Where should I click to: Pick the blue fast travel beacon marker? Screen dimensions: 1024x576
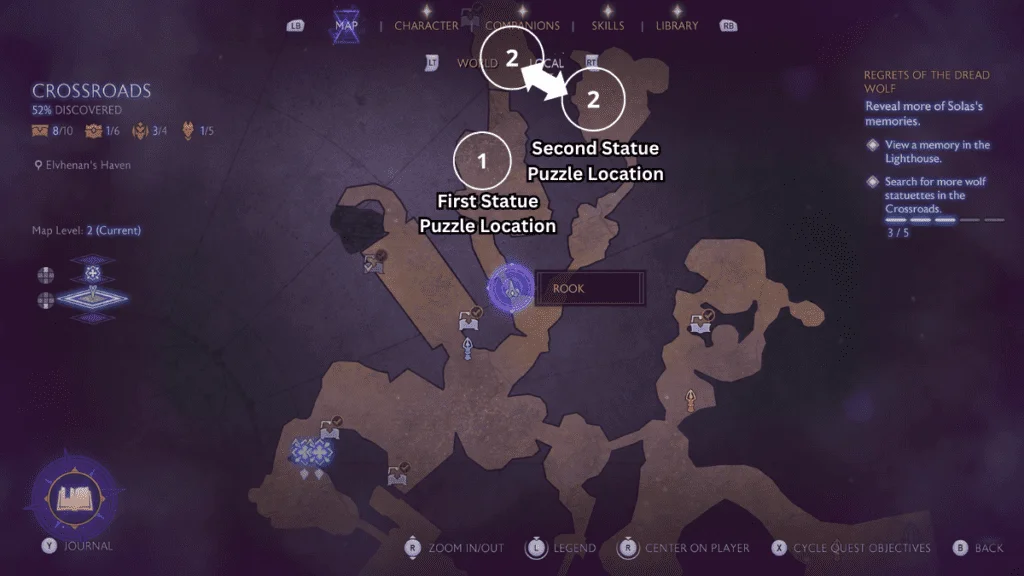click(467, 347)
